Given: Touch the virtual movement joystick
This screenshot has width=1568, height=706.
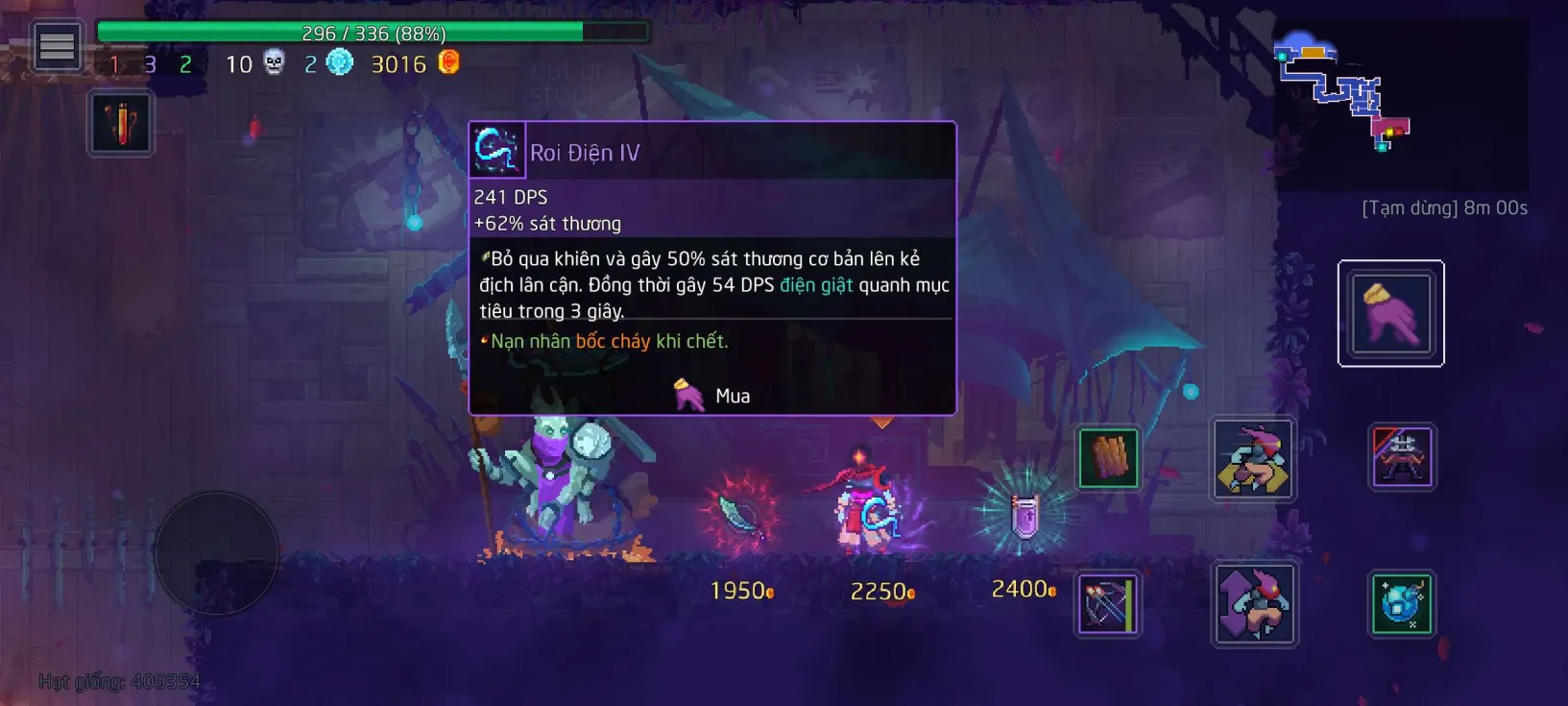Looking at the screenshot, I should [x=216, y=553].
